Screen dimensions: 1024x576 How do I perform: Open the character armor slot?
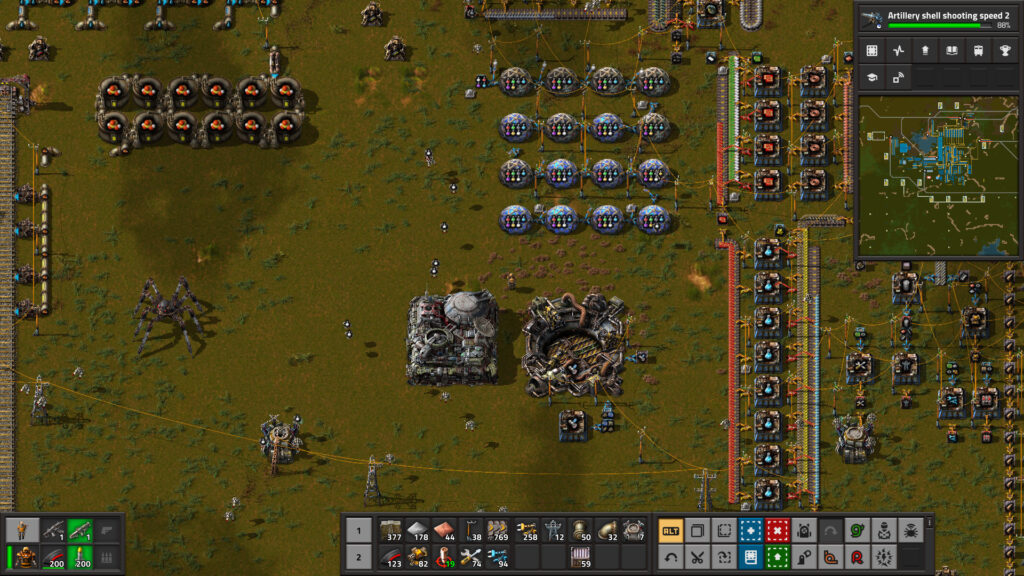27,557
